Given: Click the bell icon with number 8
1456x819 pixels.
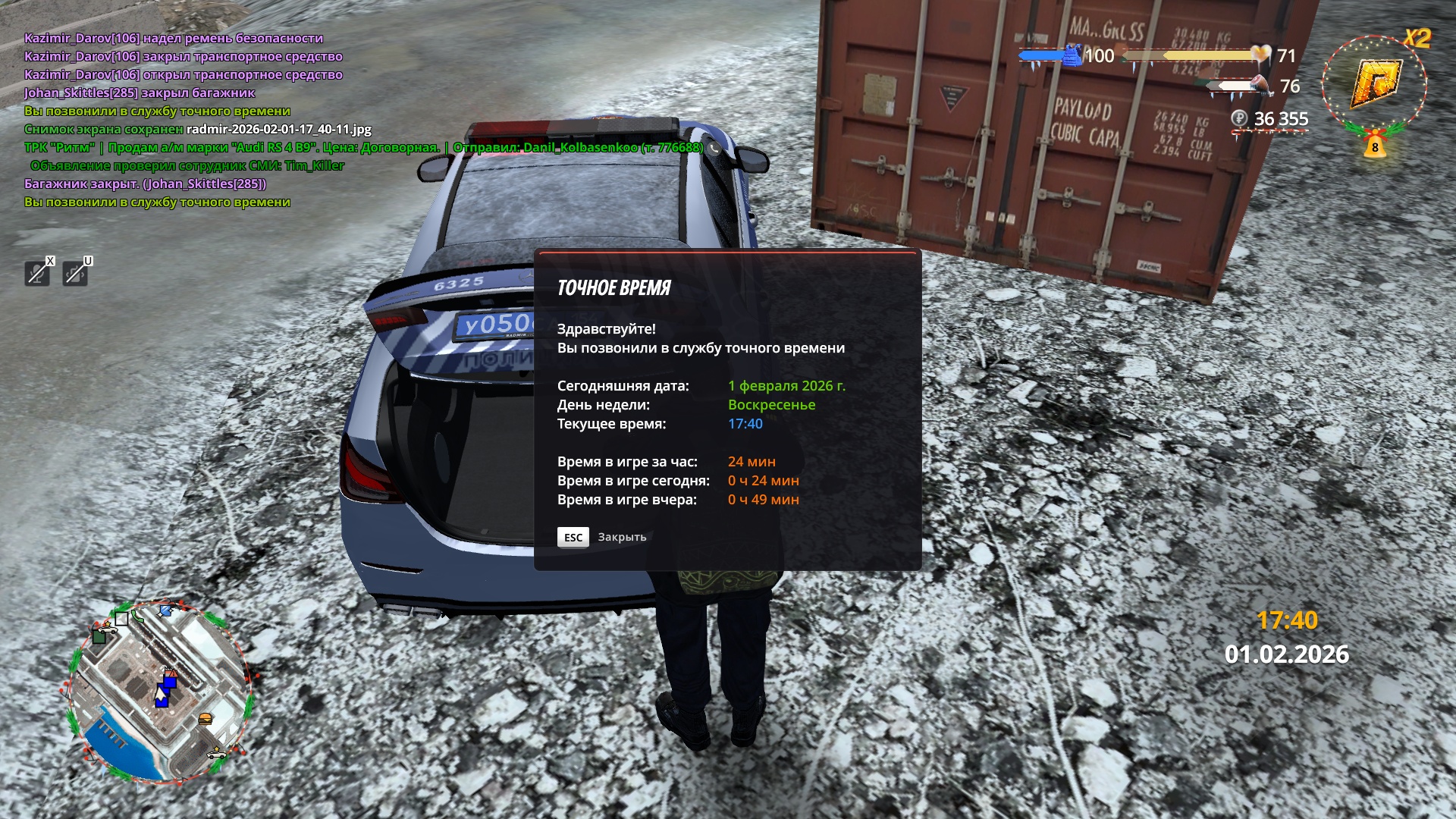Looking at the screenshot, I should pyautogui.click(x=1374, y=145).
